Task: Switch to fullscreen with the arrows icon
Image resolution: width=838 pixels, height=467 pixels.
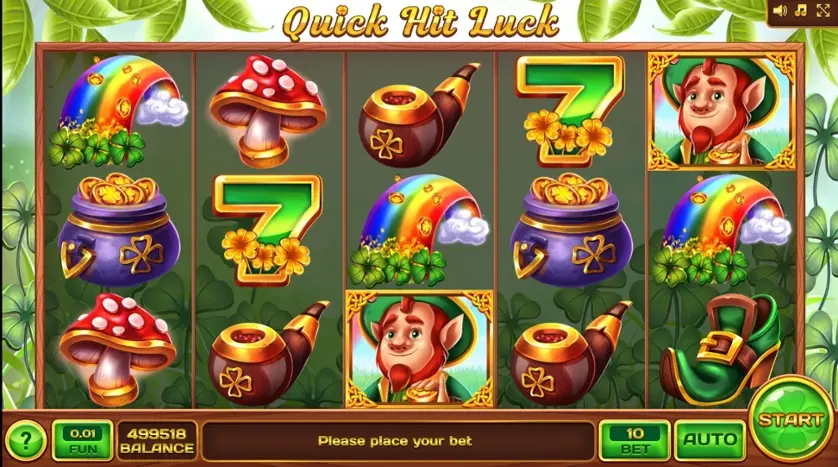Action: [821, 11]
